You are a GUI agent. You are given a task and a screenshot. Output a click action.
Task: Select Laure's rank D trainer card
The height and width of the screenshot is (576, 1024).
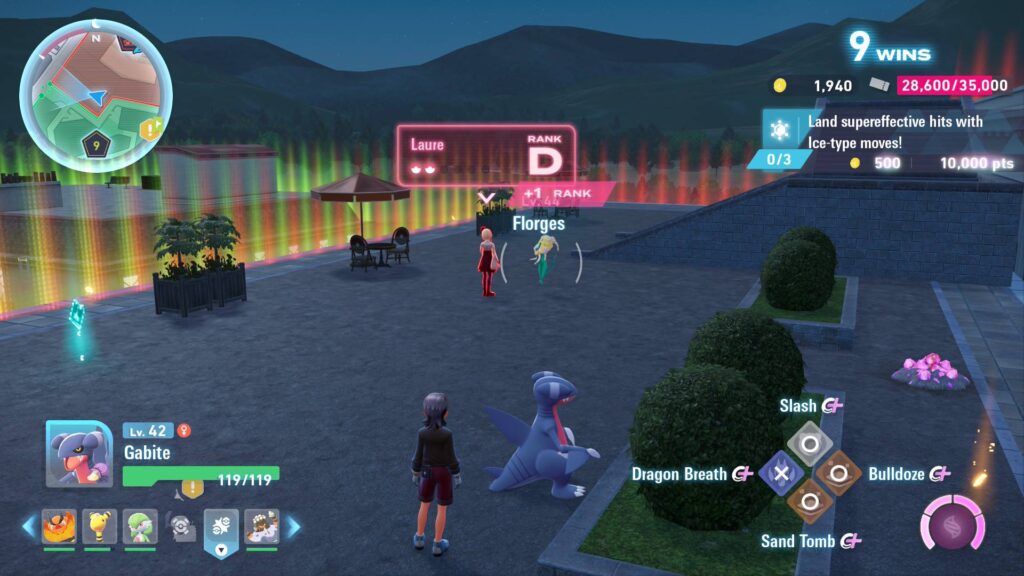pyautogui.click(x=487, y=155)
